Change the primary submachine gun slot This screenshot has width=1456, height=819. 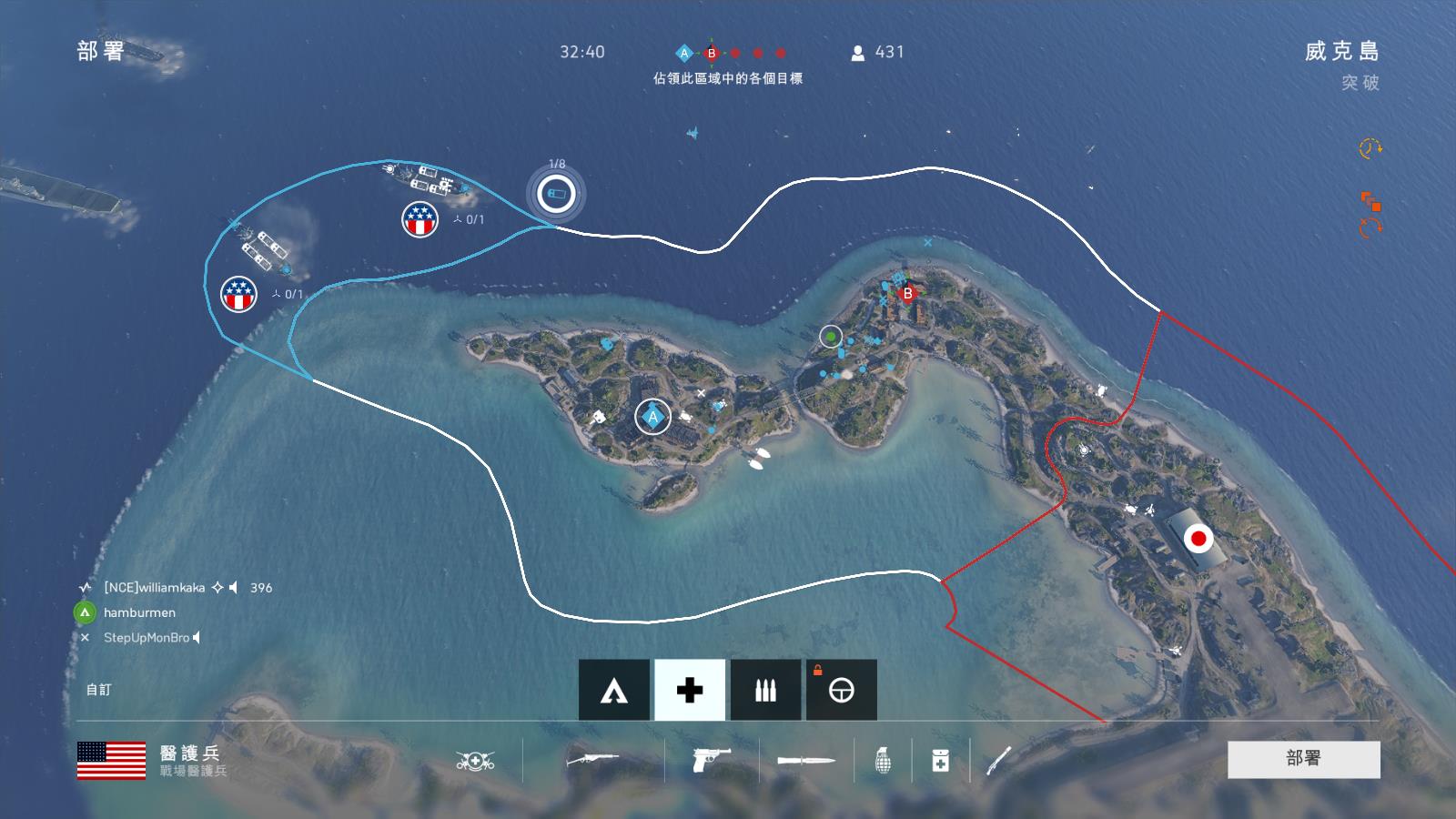coord(592,760)
